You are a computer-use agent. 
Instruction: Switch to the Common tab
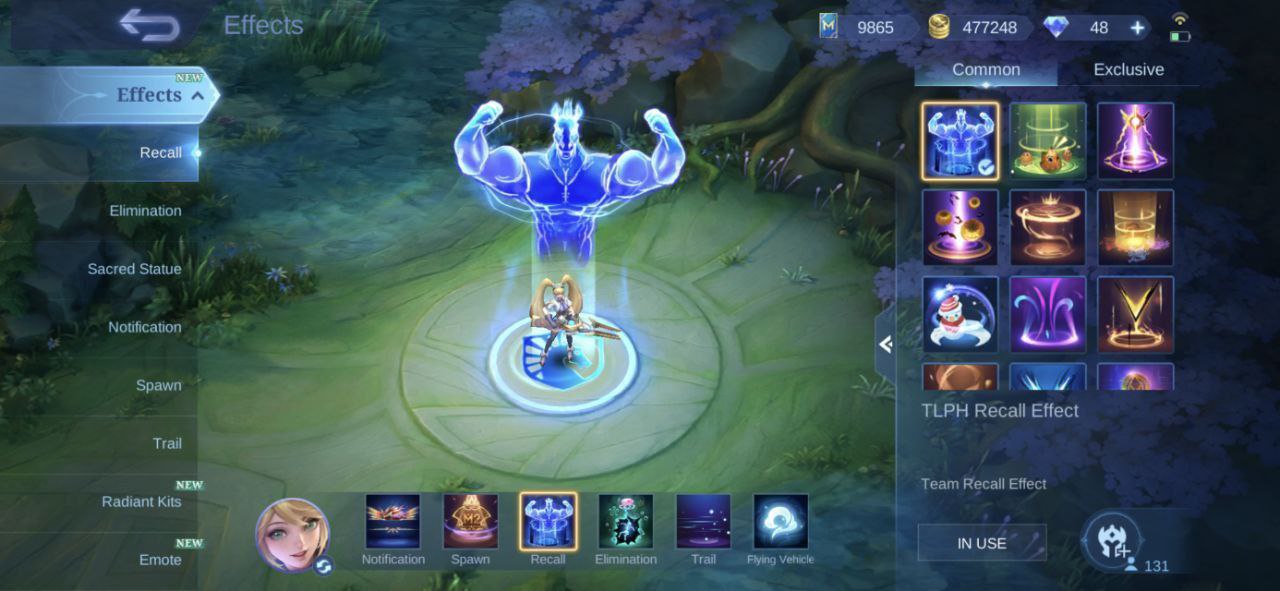tap(986, 70)
